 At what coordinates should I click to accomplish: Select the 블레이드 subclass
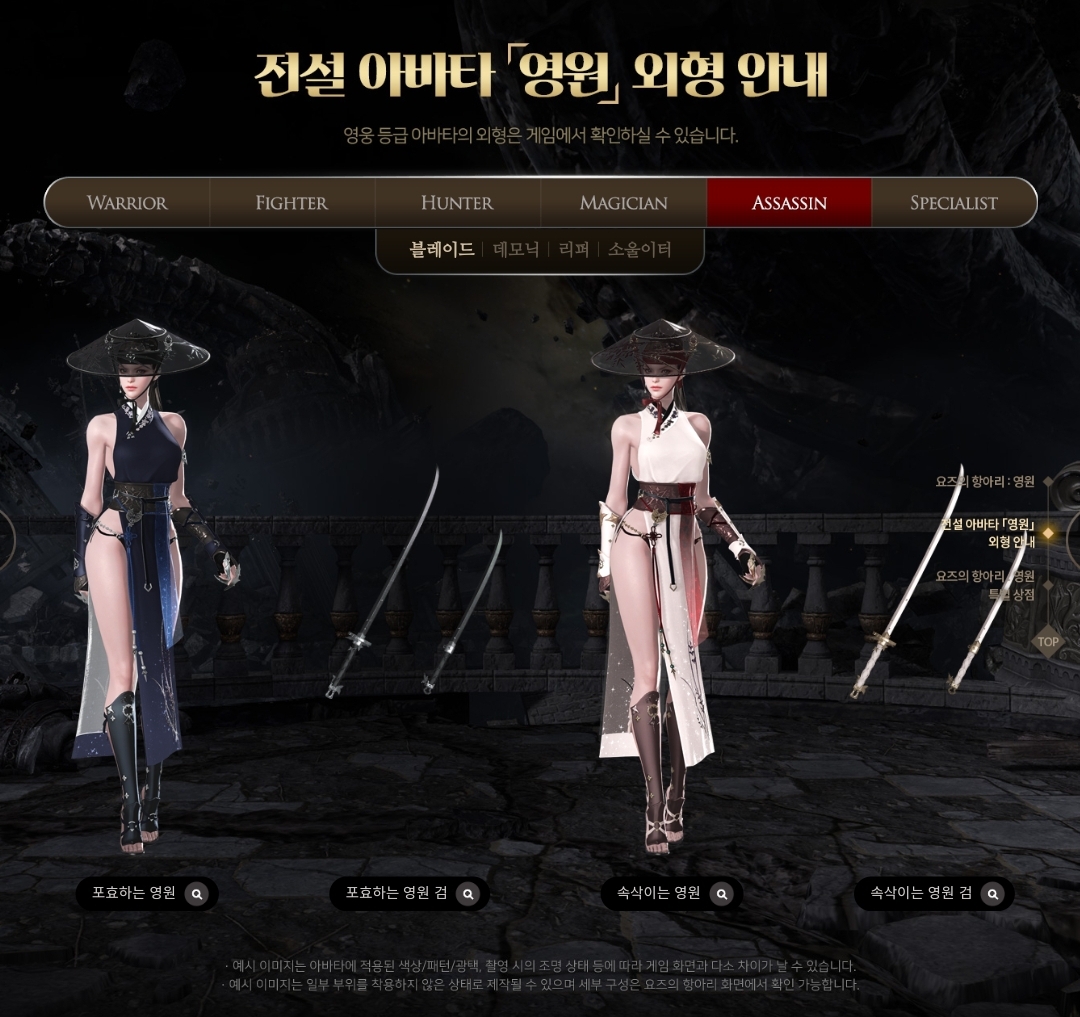coord(441,250)
